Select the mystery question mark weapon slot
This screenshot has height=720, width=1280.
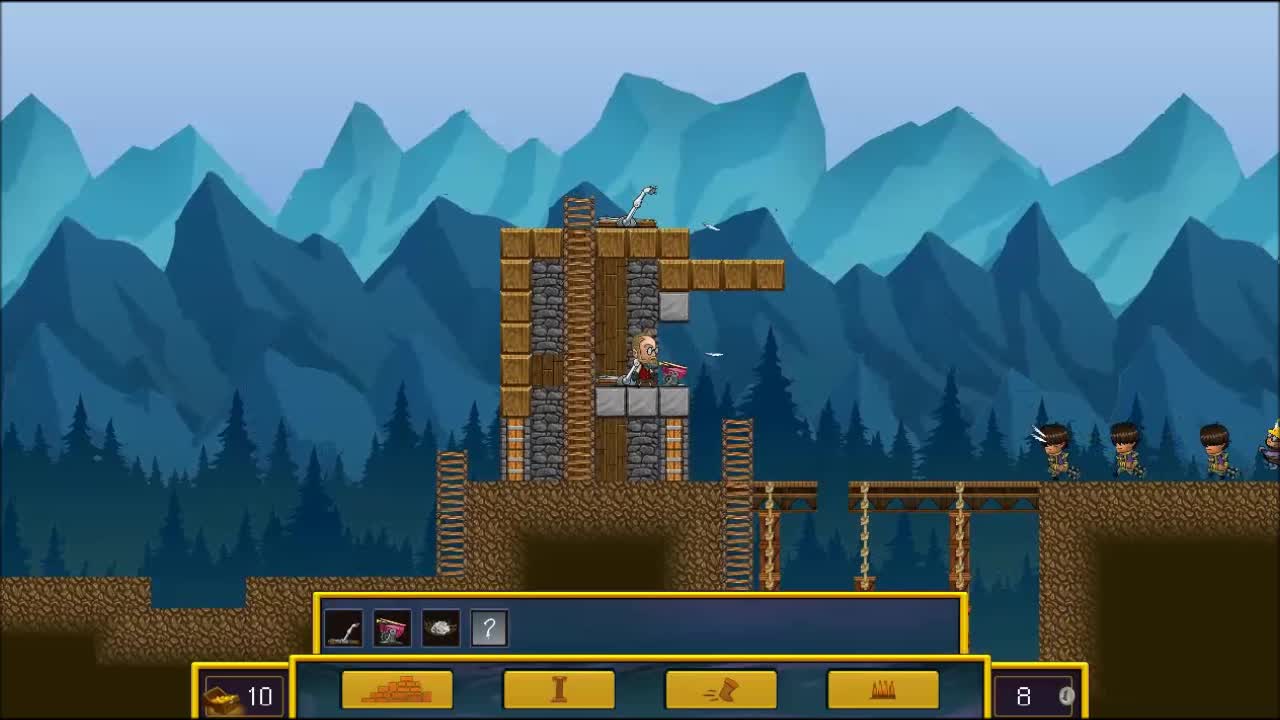(488, 628)
